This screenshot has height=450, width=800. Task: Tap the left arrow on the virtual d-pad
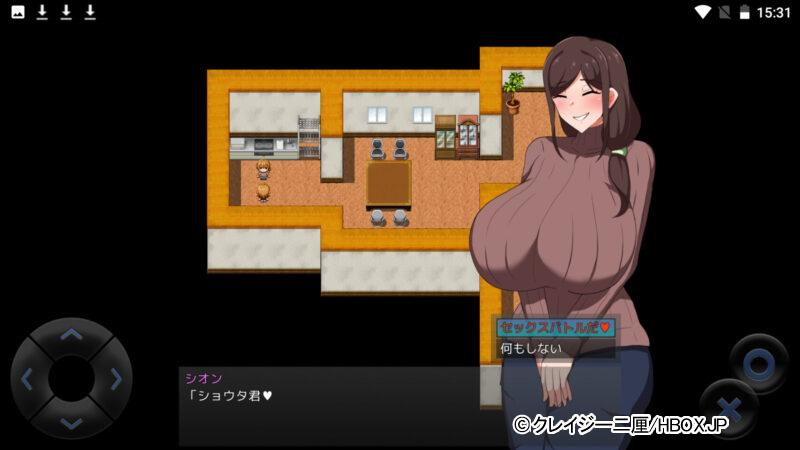click(x=28, y=379)
